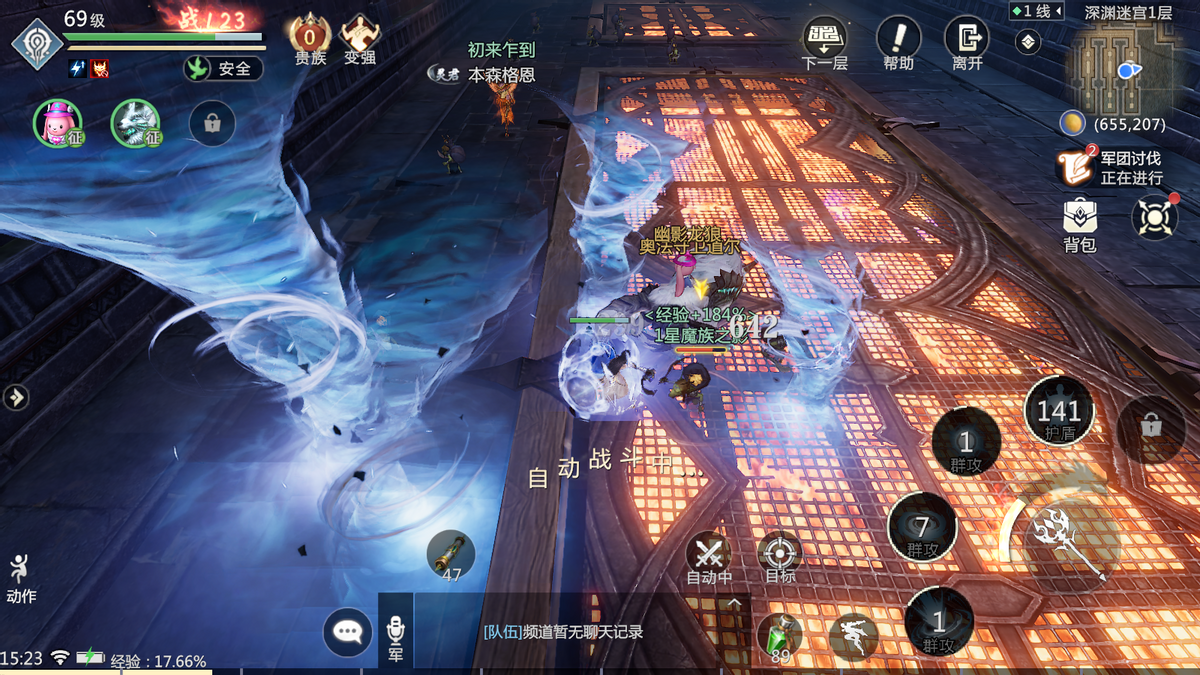
Task: Activate the 护盾 shield skill
Action: [x=1058, y=412]
